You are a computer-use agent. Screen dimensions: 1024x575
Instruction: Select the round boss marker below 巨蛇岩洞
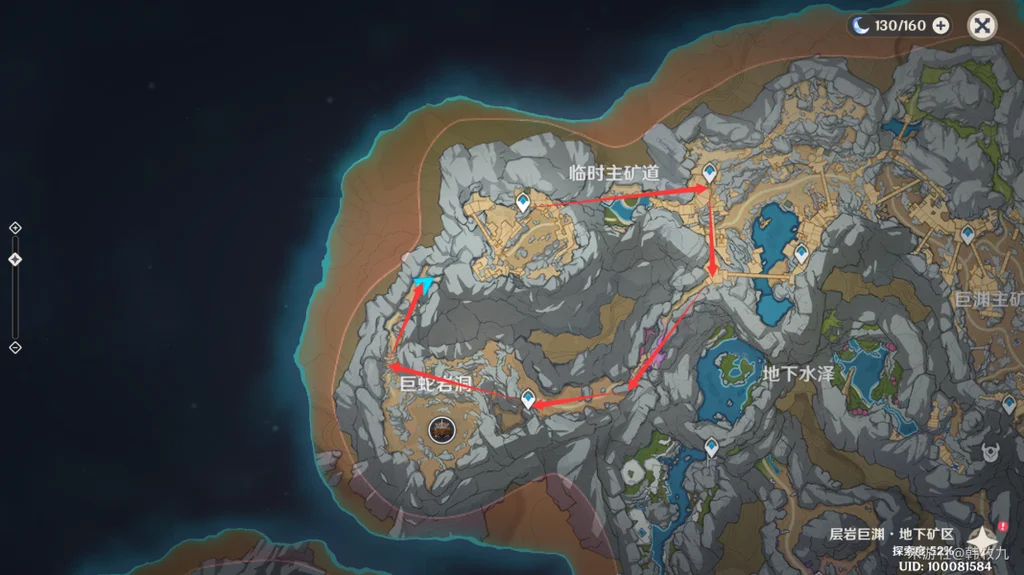point(439,431)
